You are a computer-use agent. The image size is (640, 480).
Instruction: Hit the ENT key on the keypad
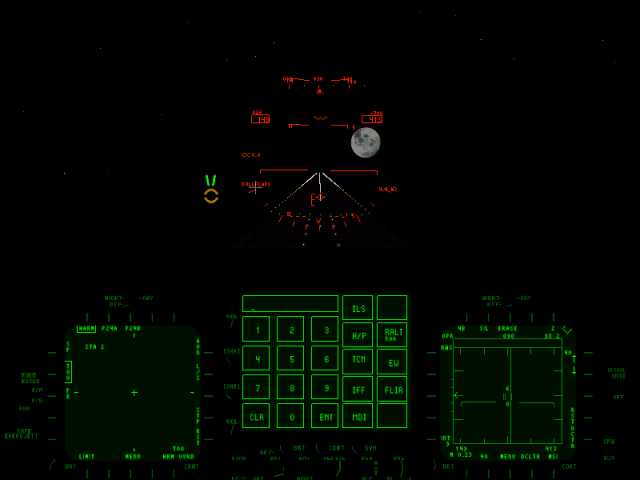(325, 415)
